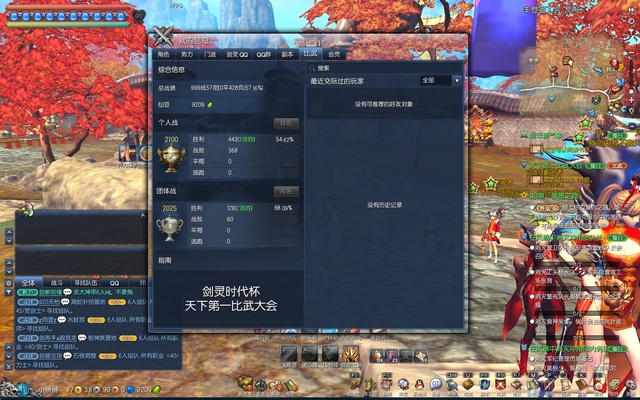Viewport: 640px width, 400px height.
Task: Select the 副本 tab
Action: click(x=288, y=54)
